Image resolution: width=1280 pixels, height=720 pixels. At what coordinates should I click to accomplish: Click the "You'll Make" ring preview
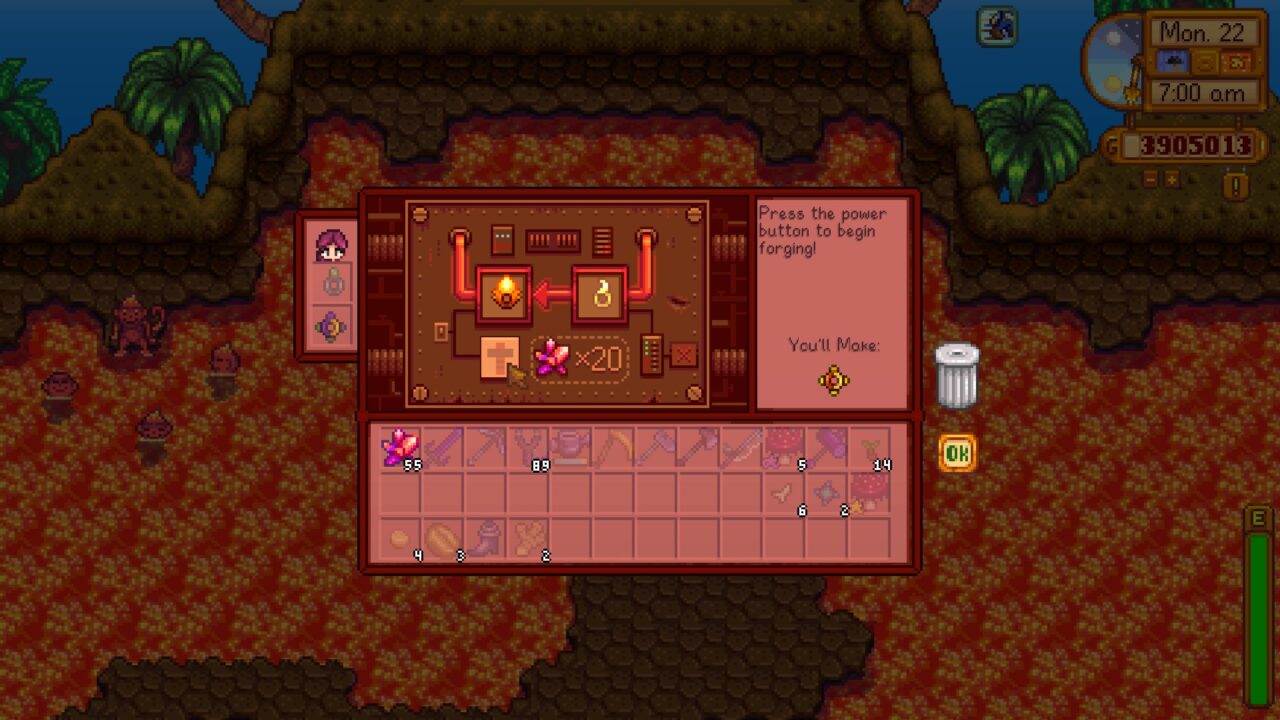pos(832,381)
